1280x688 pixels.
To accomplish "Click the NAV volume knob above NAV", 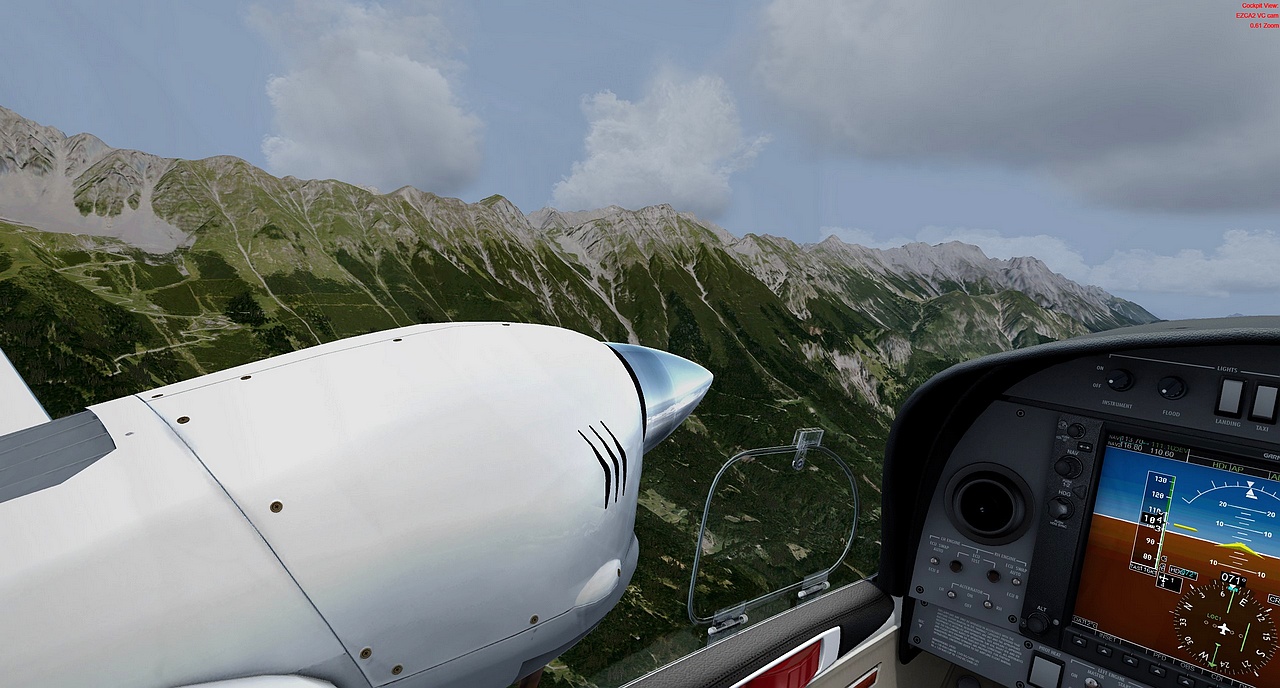I will (x=1075, y=431).
